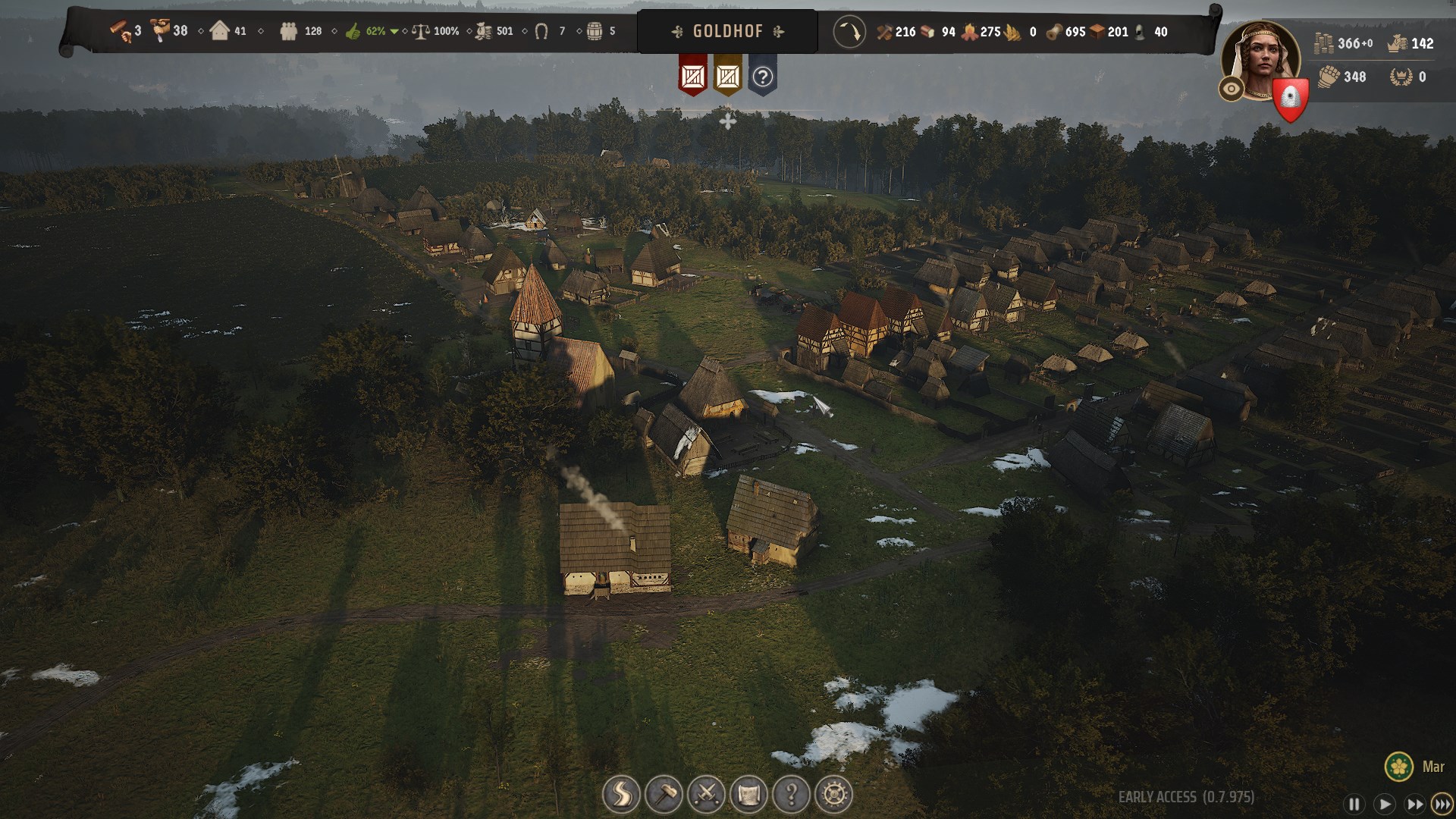This screenshot has height=819, width=1456.
Task: Open the gear settings menu
Action: pyautogui.click(x=833, y=794)
